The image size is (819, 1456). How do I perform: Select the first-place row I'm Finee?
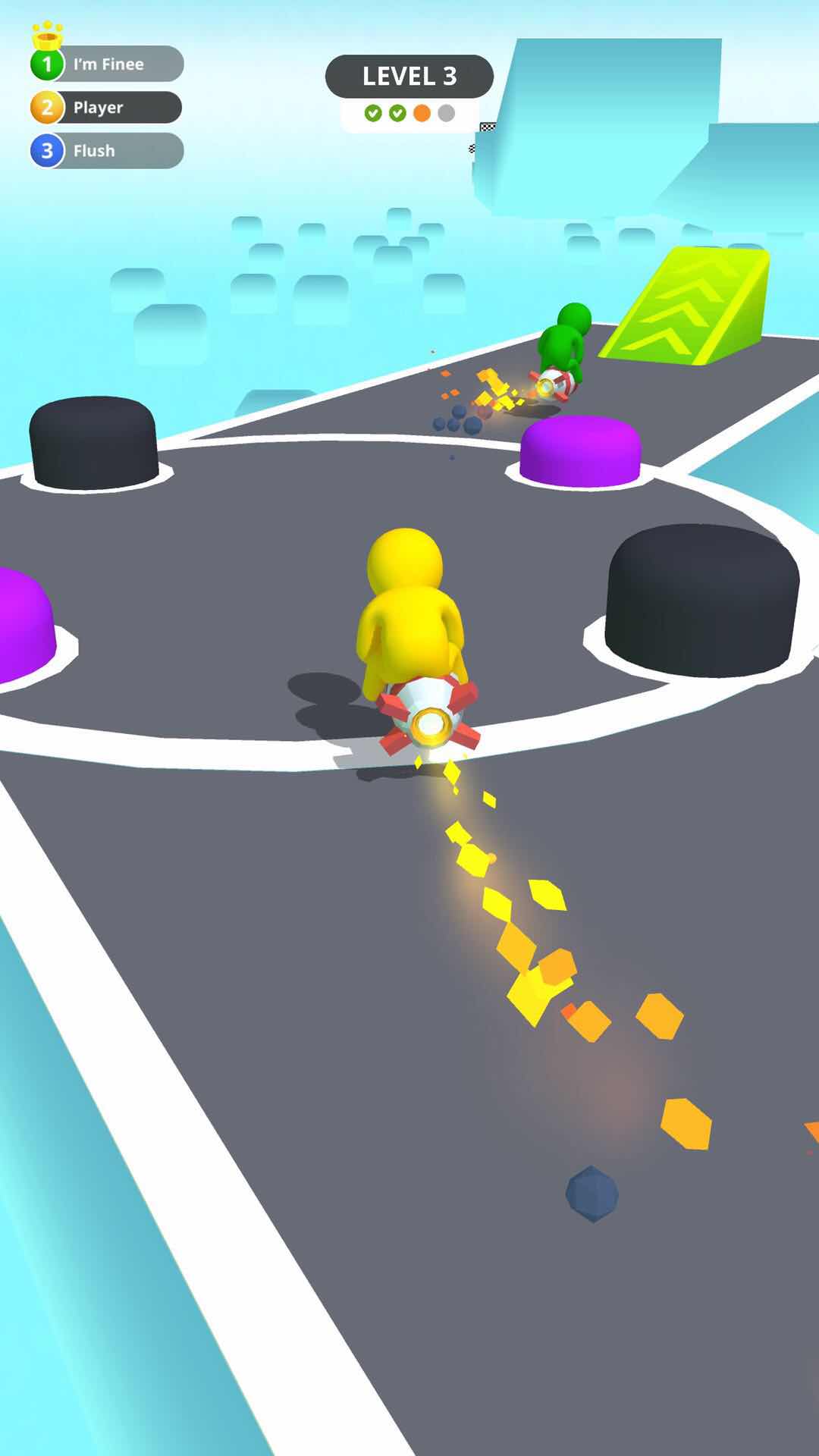[x=108, y=64]
